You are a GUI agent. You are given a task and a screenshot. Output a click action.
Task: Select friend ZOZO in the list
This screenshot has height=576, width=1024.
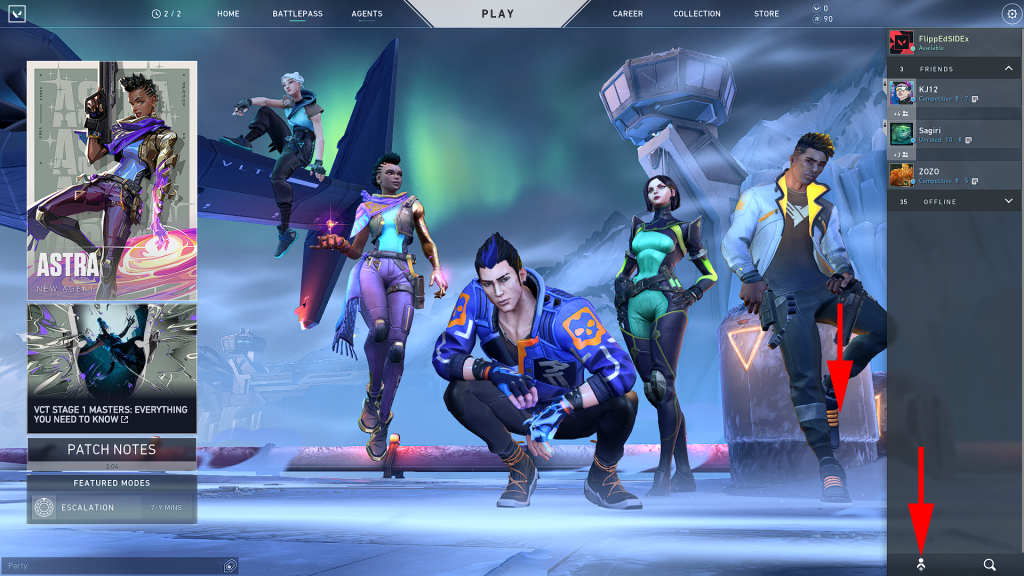(x=950, y=175)
